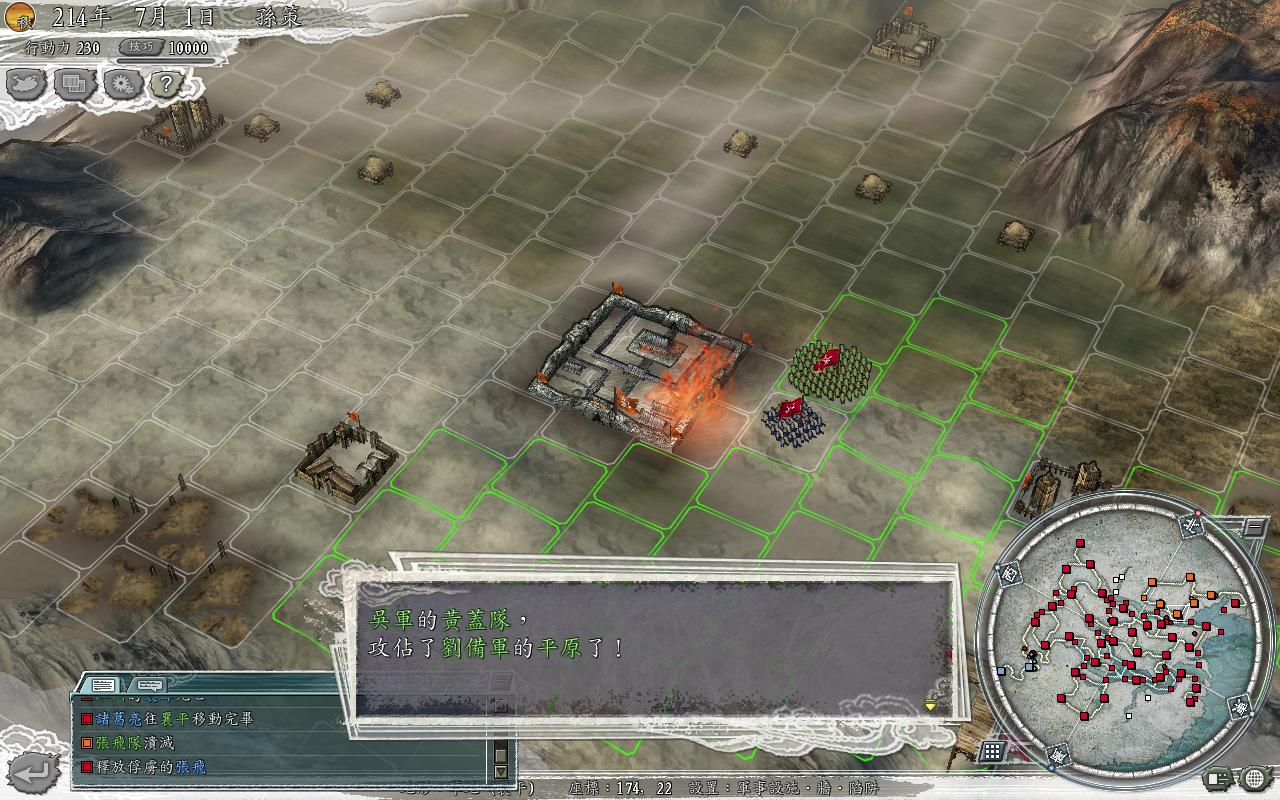Screen dimensions: 1280x800
Task: Minimize the minimap with the dash button
Action: click(1255, 526)
